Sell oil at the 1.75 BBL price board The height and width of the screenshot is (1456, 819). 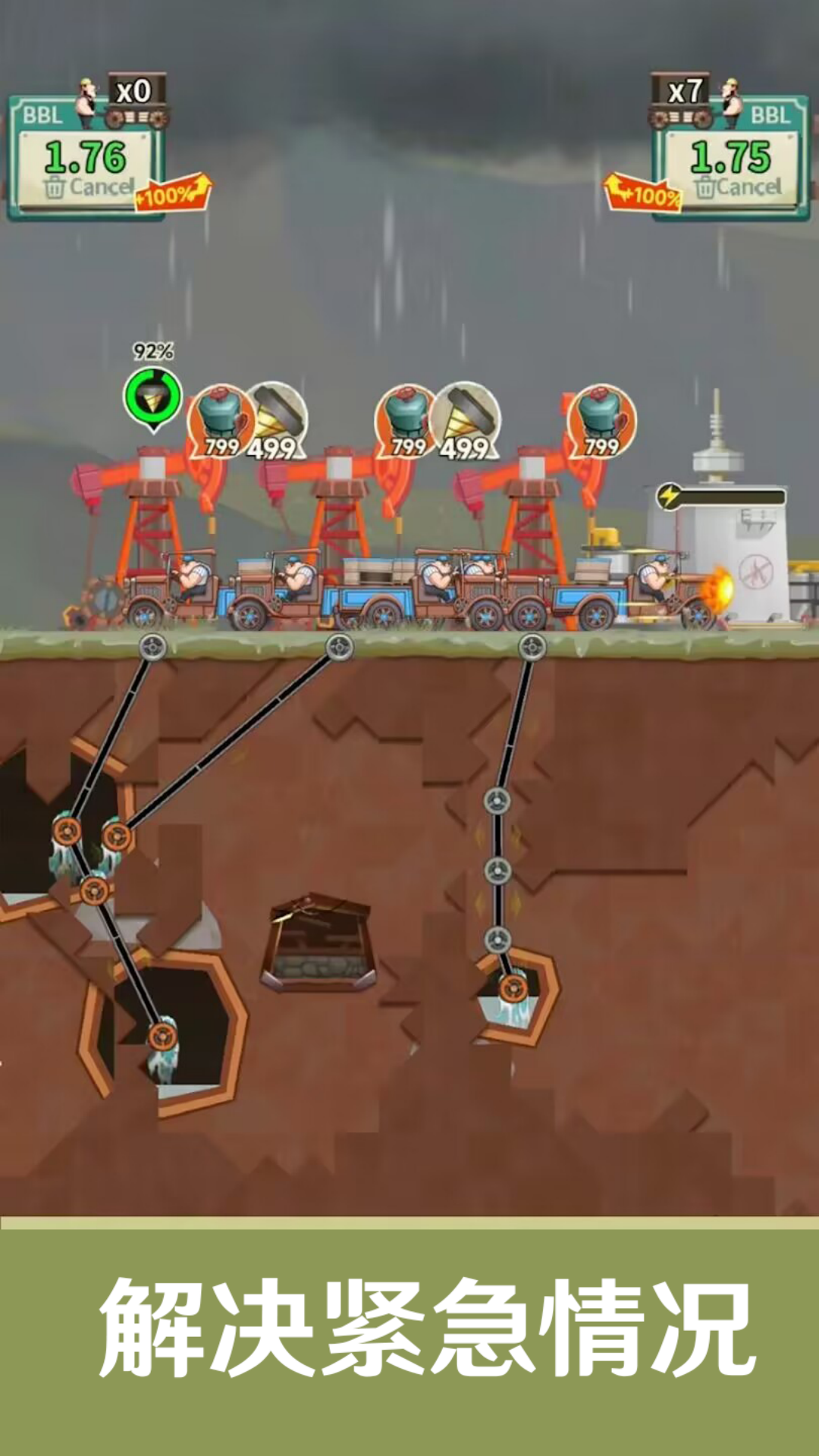(x=730, y=156)
